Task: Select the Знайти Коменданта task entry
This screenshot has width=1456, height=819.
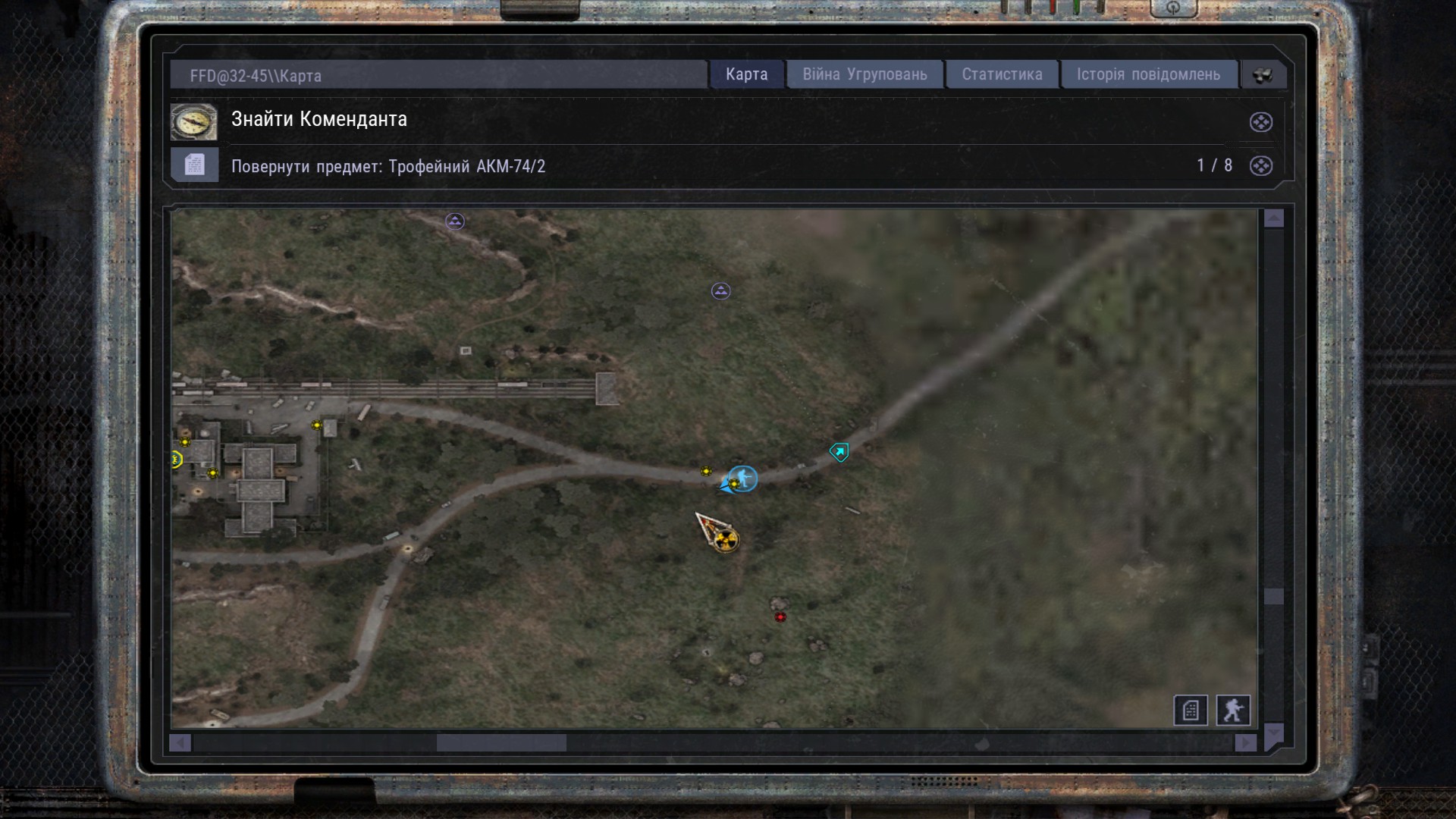Action: pyautogui.click(x=319, y=120)
